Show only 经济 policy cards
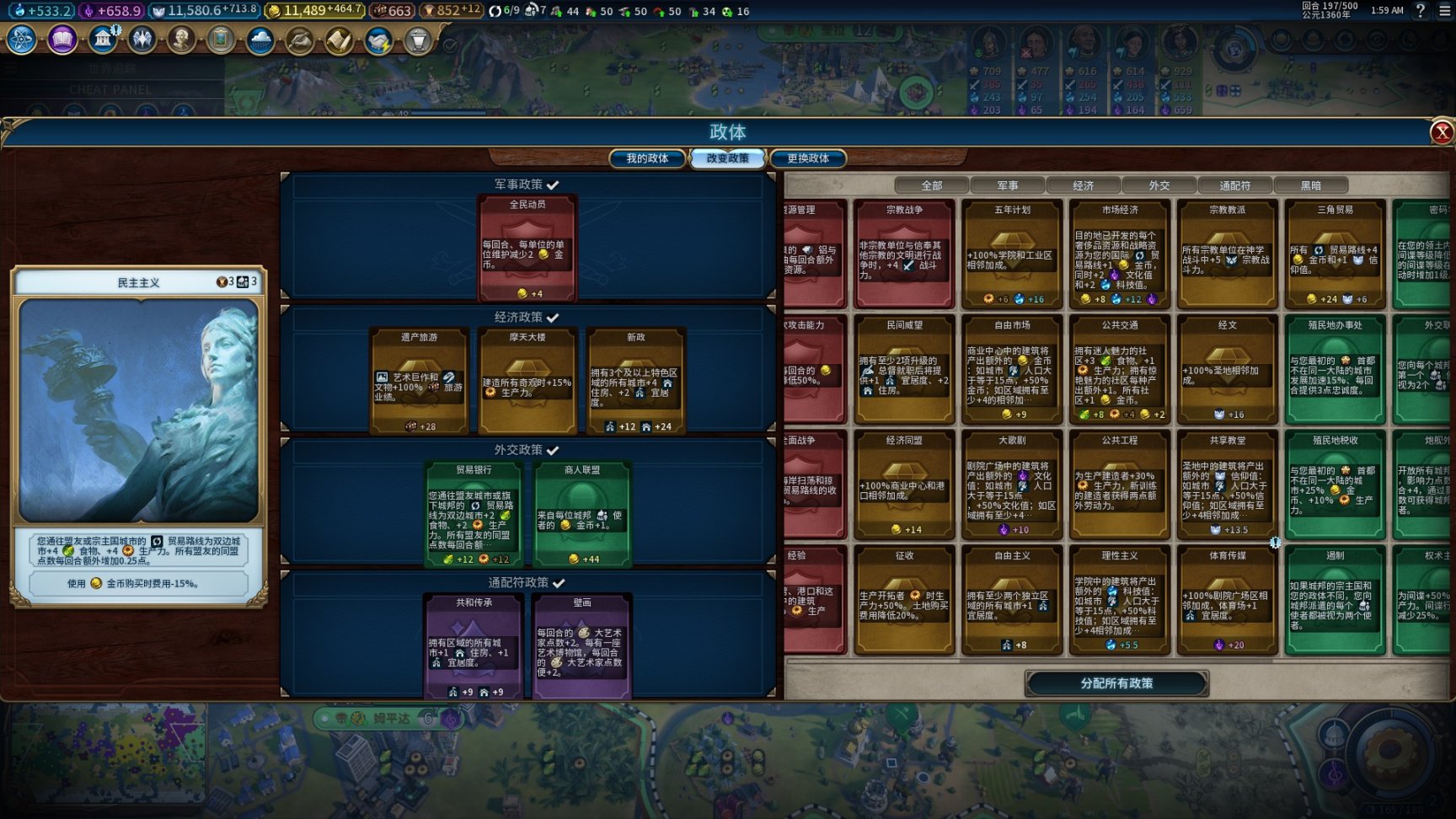The width and height of the screenshot is (1456, 819). 1084,185
